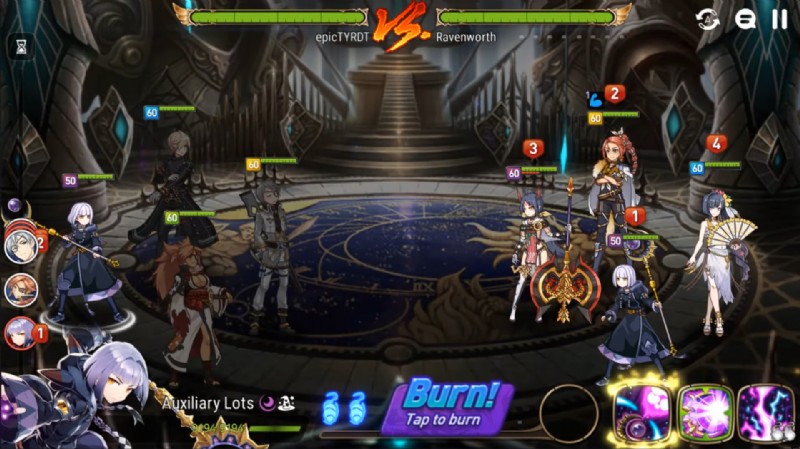This screenshot has height=449, width=800.
Task: Activate the glowing purple orb skill
Action: [641, 411]
